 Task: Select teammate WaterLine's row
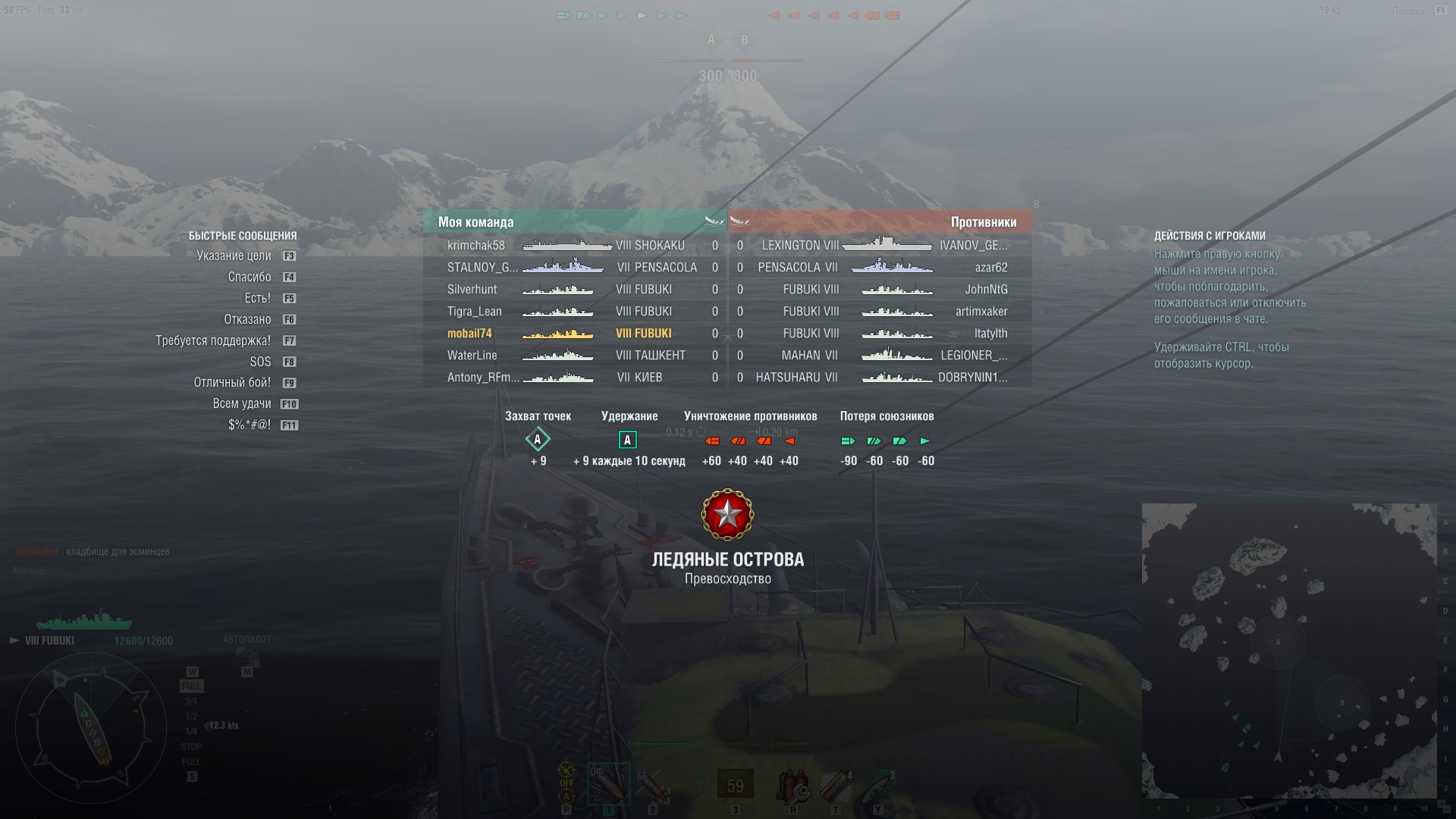pos(472,356)
